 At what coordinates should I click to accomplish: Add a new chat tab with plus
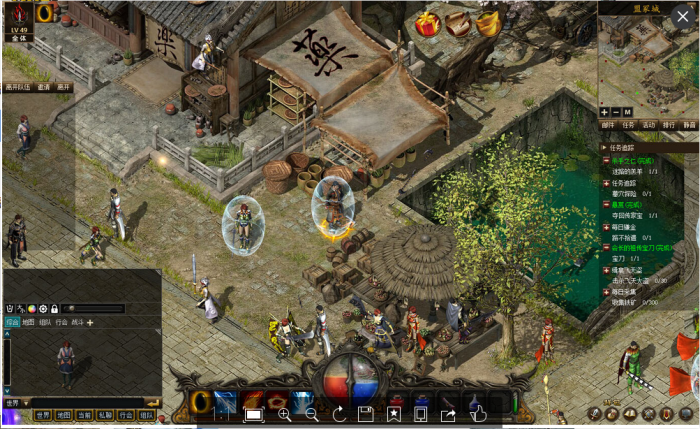pos(90,322)
